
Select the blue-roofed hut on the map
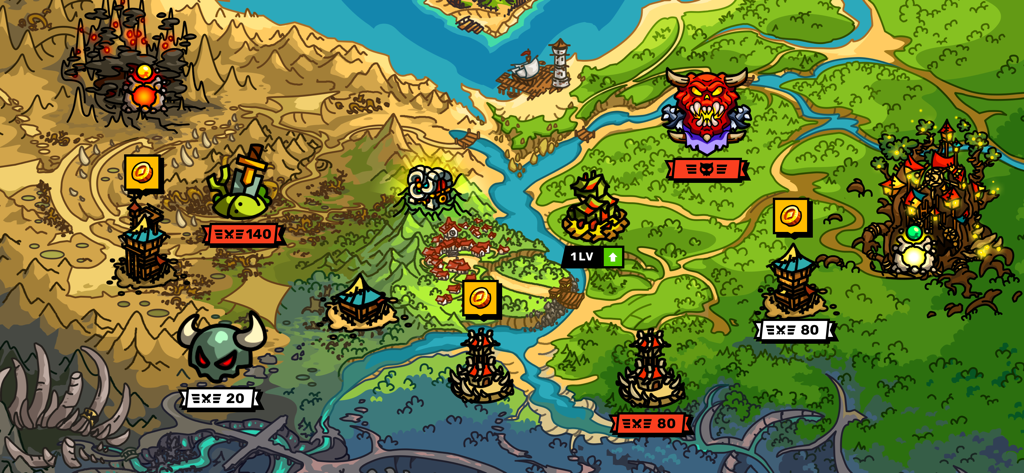pos(360,302)
